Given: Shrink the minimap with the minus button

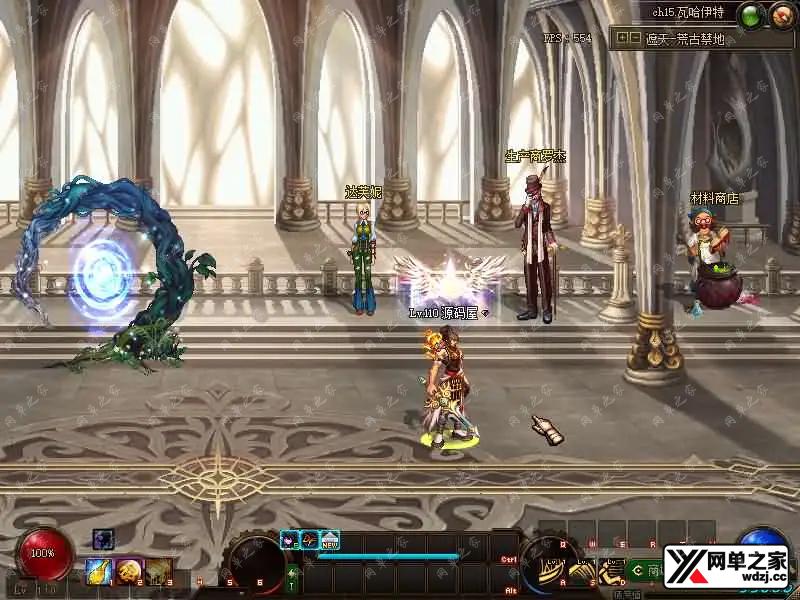Looking at the screenshot, I should [x=634, y=38].
